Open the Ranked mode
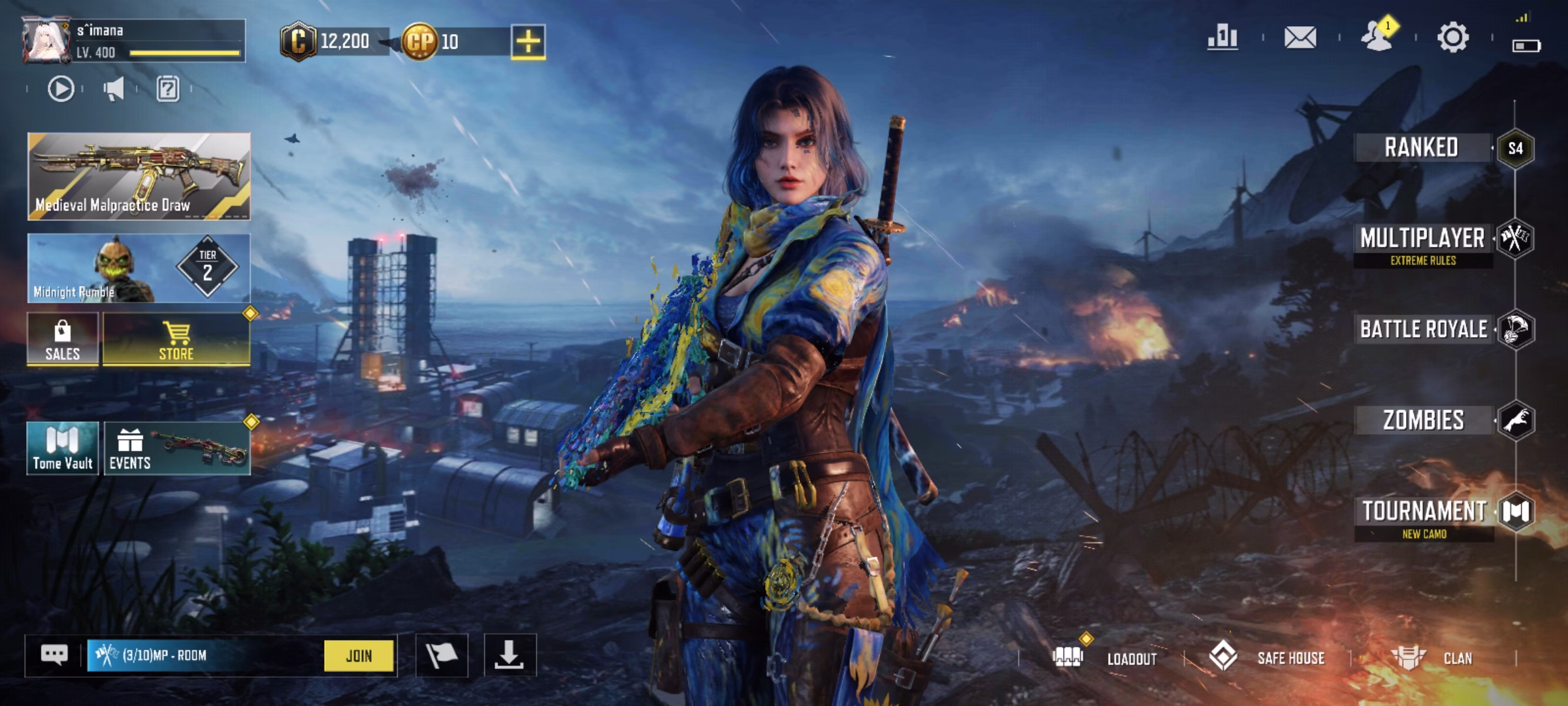Viewport: 1568px width, 706px height. point(1422,148)
